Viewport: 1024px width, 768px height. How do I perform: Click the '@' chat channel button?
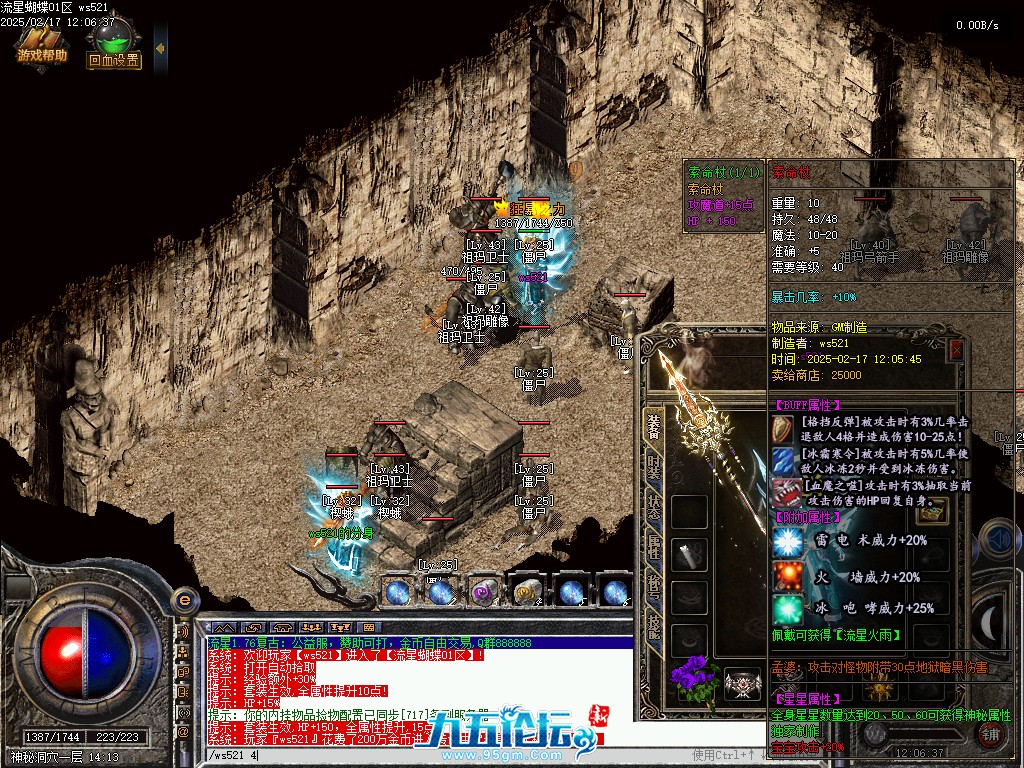pos(183,731)
